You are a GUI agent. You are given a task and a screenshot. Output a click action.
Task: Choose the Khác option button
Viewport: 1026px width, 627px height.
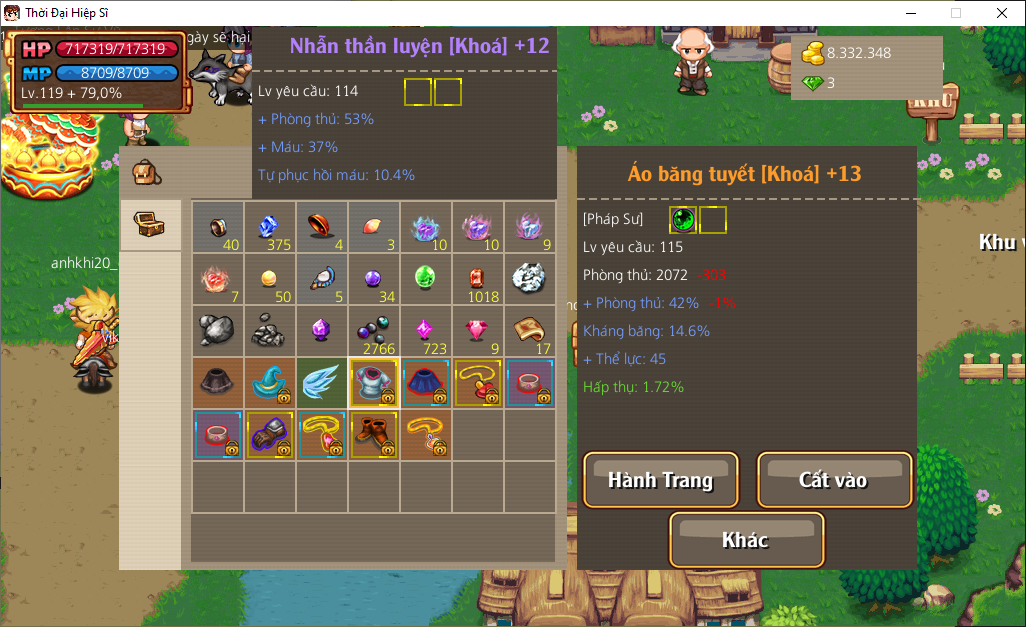tap(746, 540)
